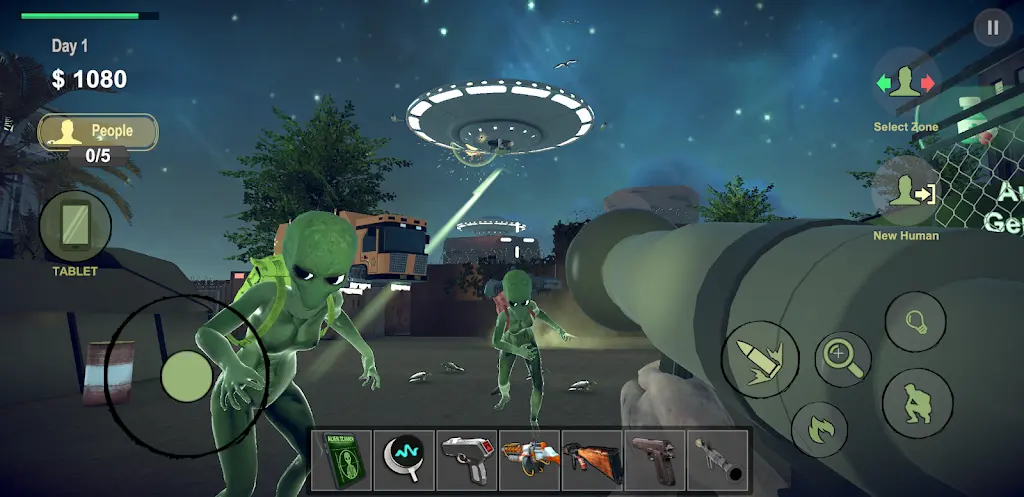This screenshot has width=1024, height=497.
Task: Choose the New Human button
Action: [905, 192]
